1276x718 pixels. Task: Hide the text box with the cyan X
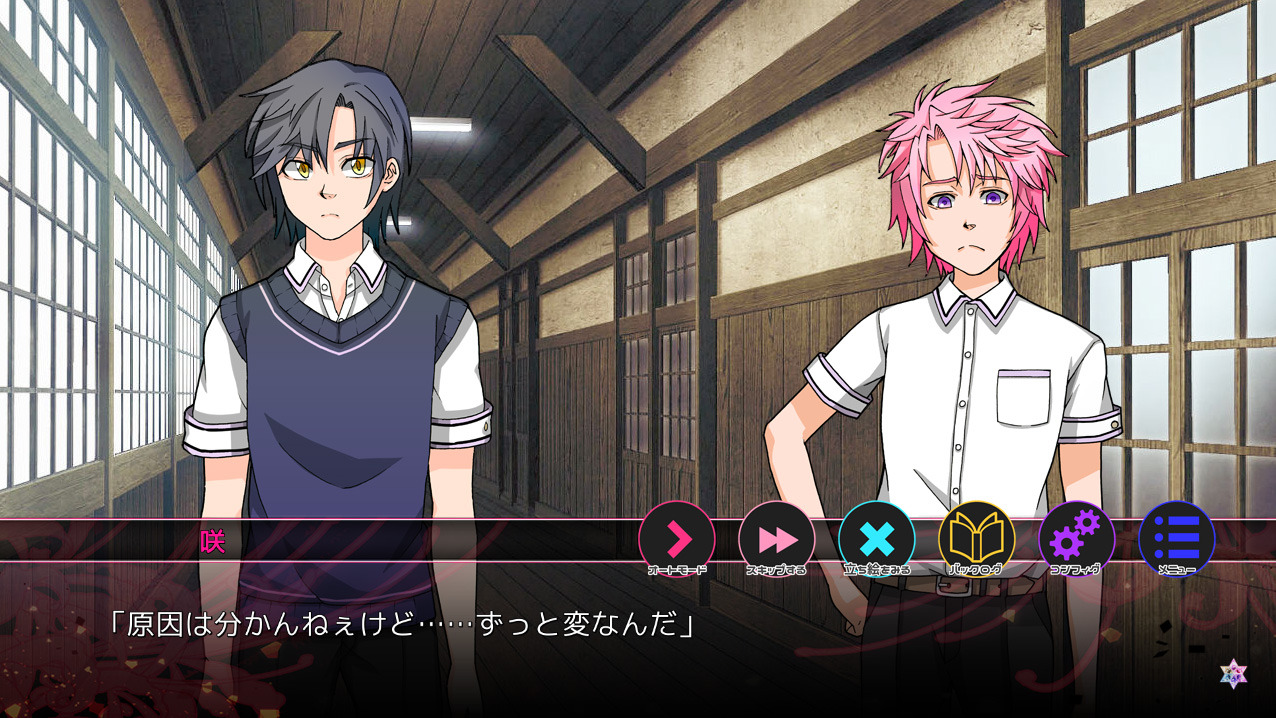click(877, 539)
